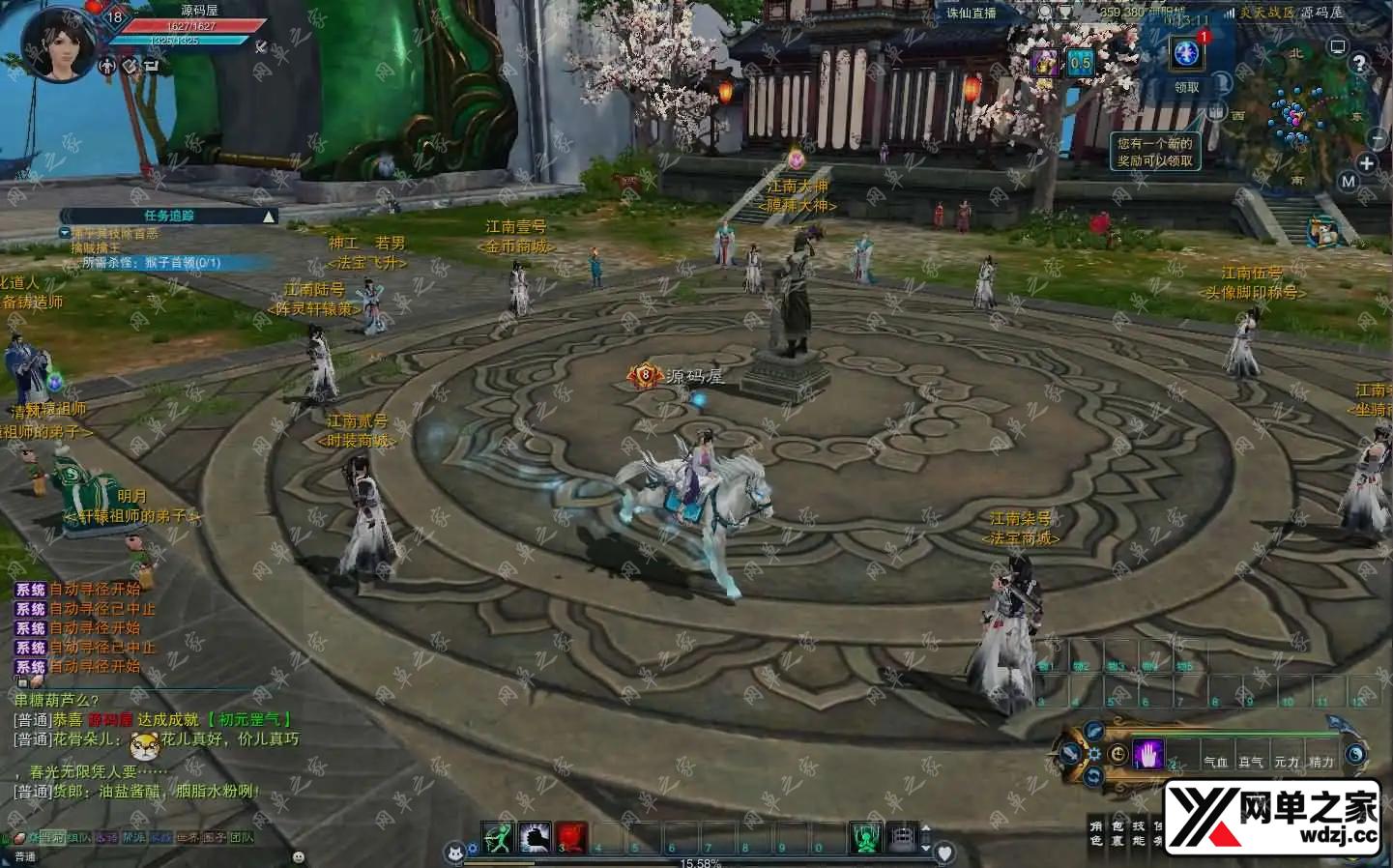Click the yin-yang button on skill bar

click(1355, 754)
